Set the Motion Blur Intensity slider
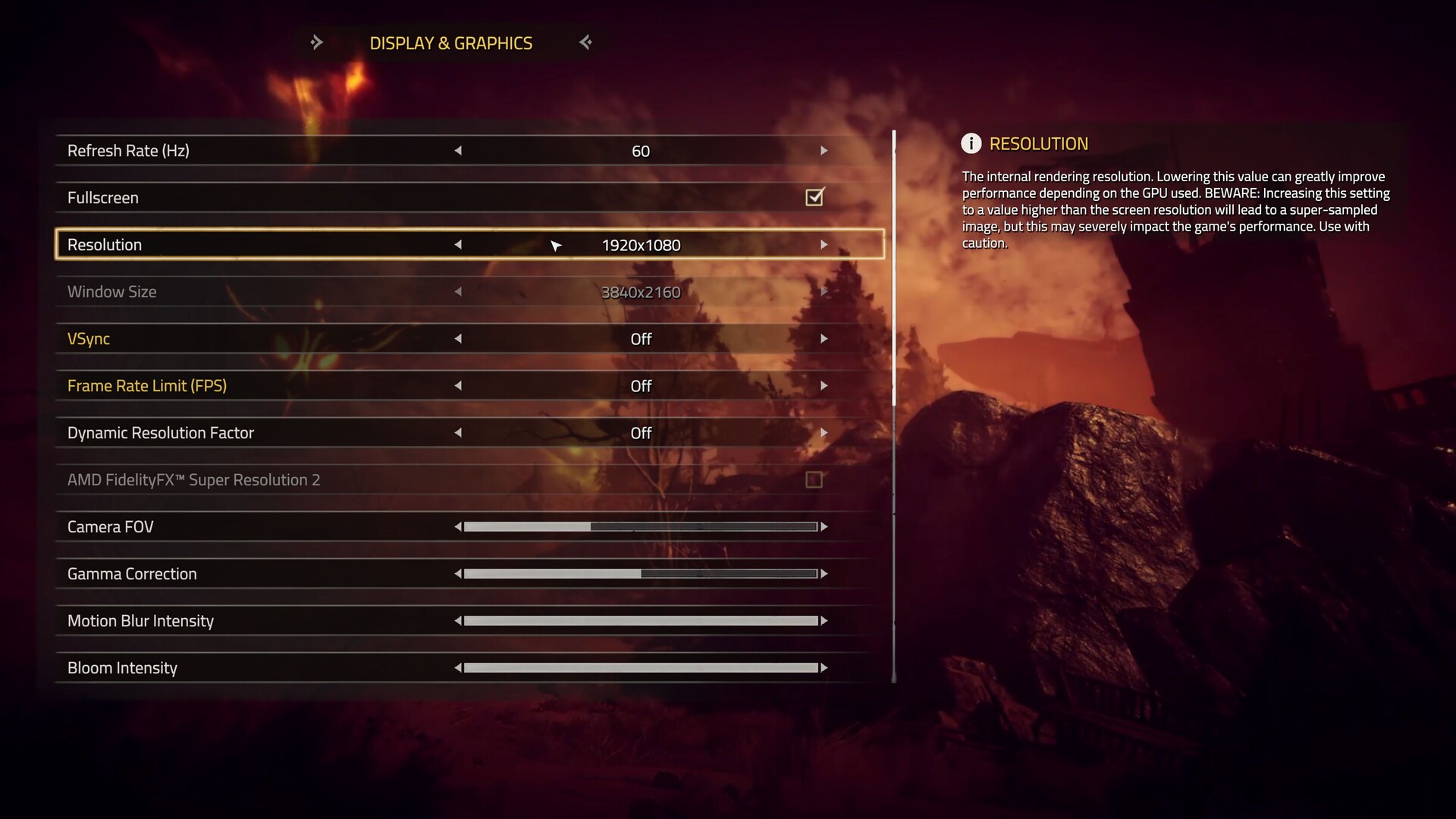 click(641, 621)
